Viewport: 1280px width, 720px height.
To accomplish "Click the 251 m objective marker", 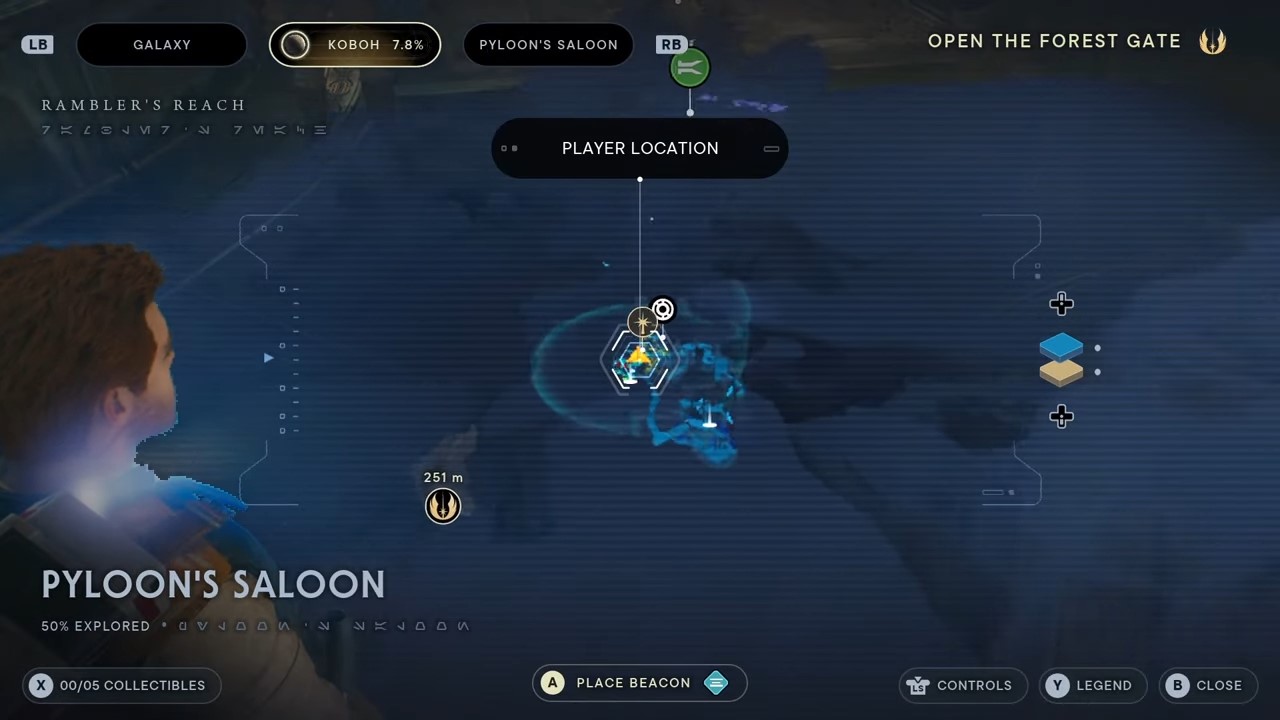I will click(x=443, y=505).
